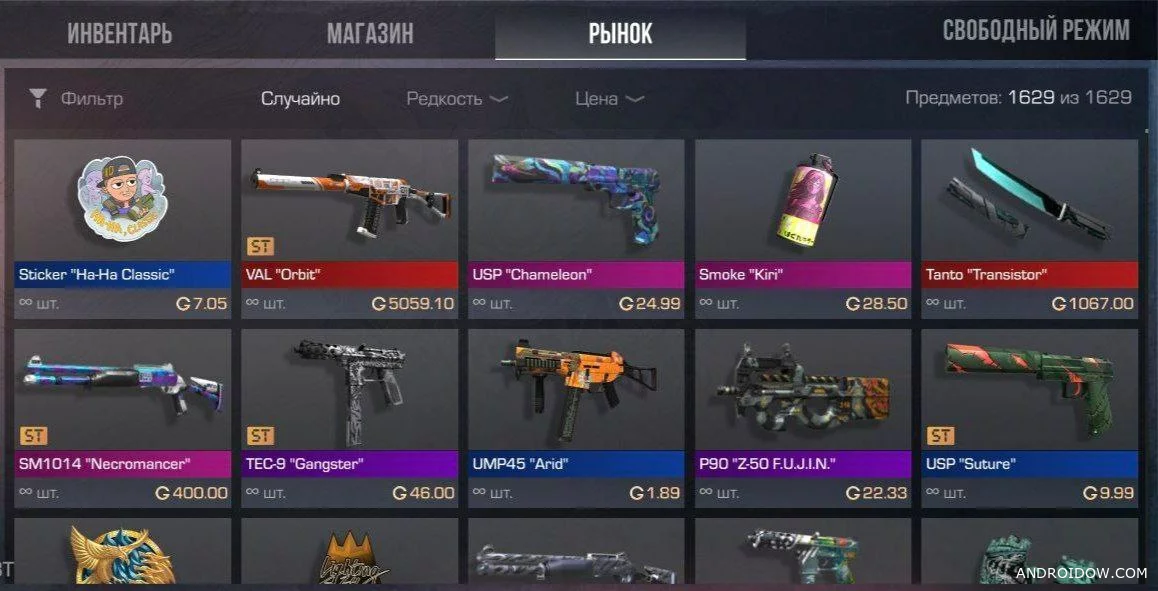Open the Фильтр options
1158x591 pixels.
[x=77, y=99]
